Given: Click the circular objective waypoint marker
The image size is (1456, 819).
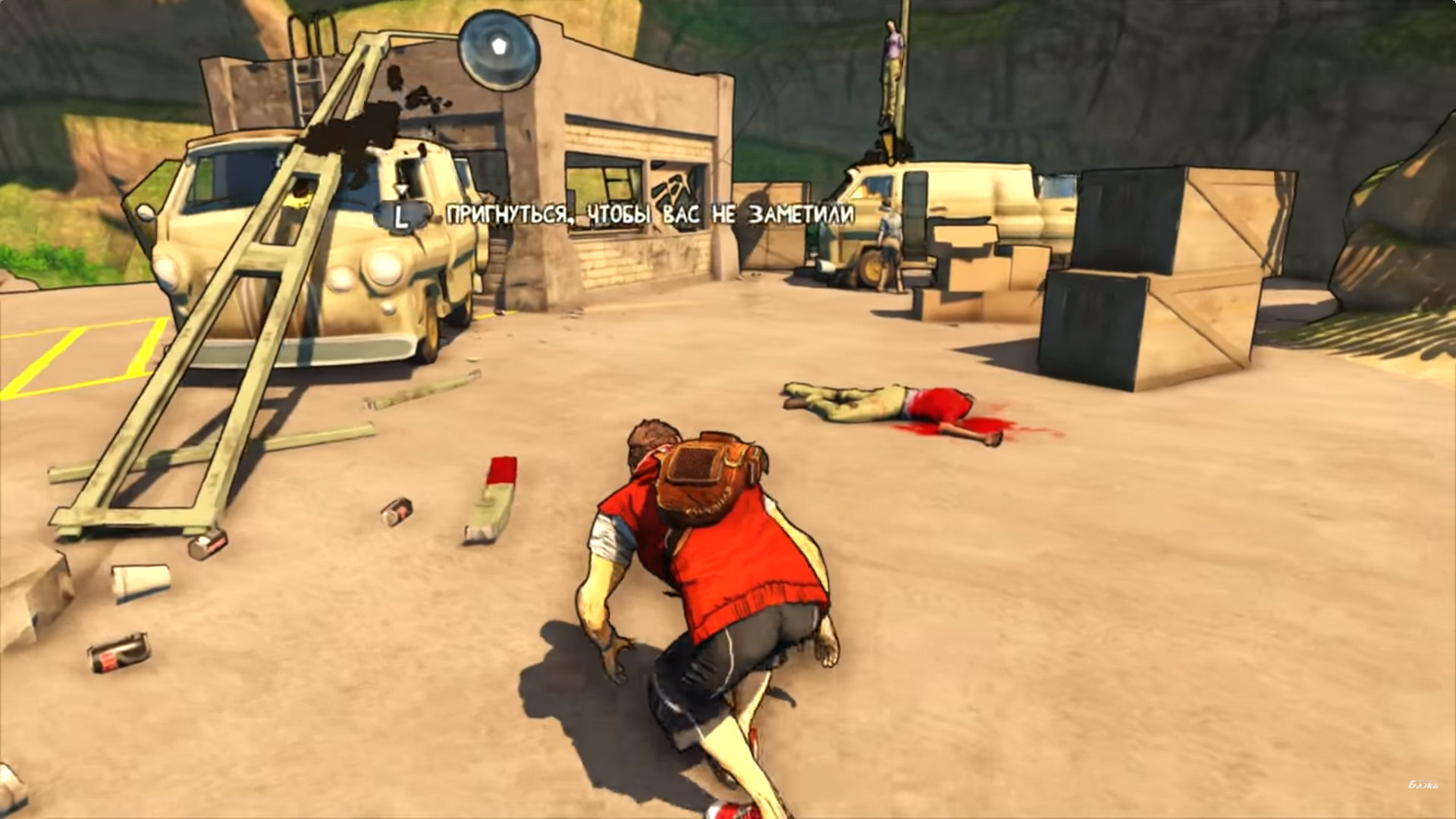Looking at the screenshot, I should [498, 49].
